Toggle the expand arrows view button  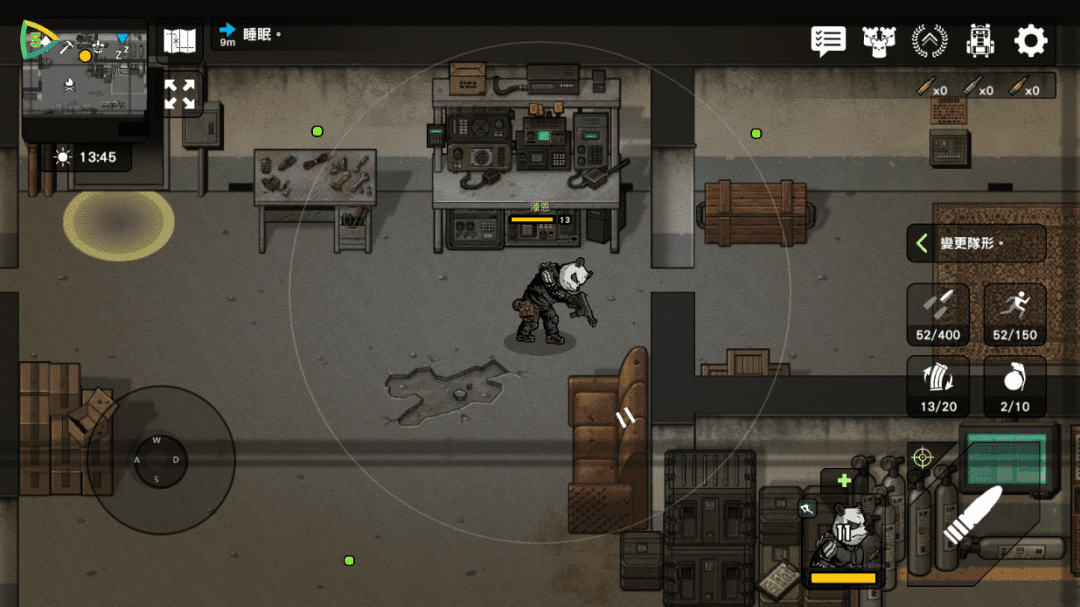(x=180, y=94)
